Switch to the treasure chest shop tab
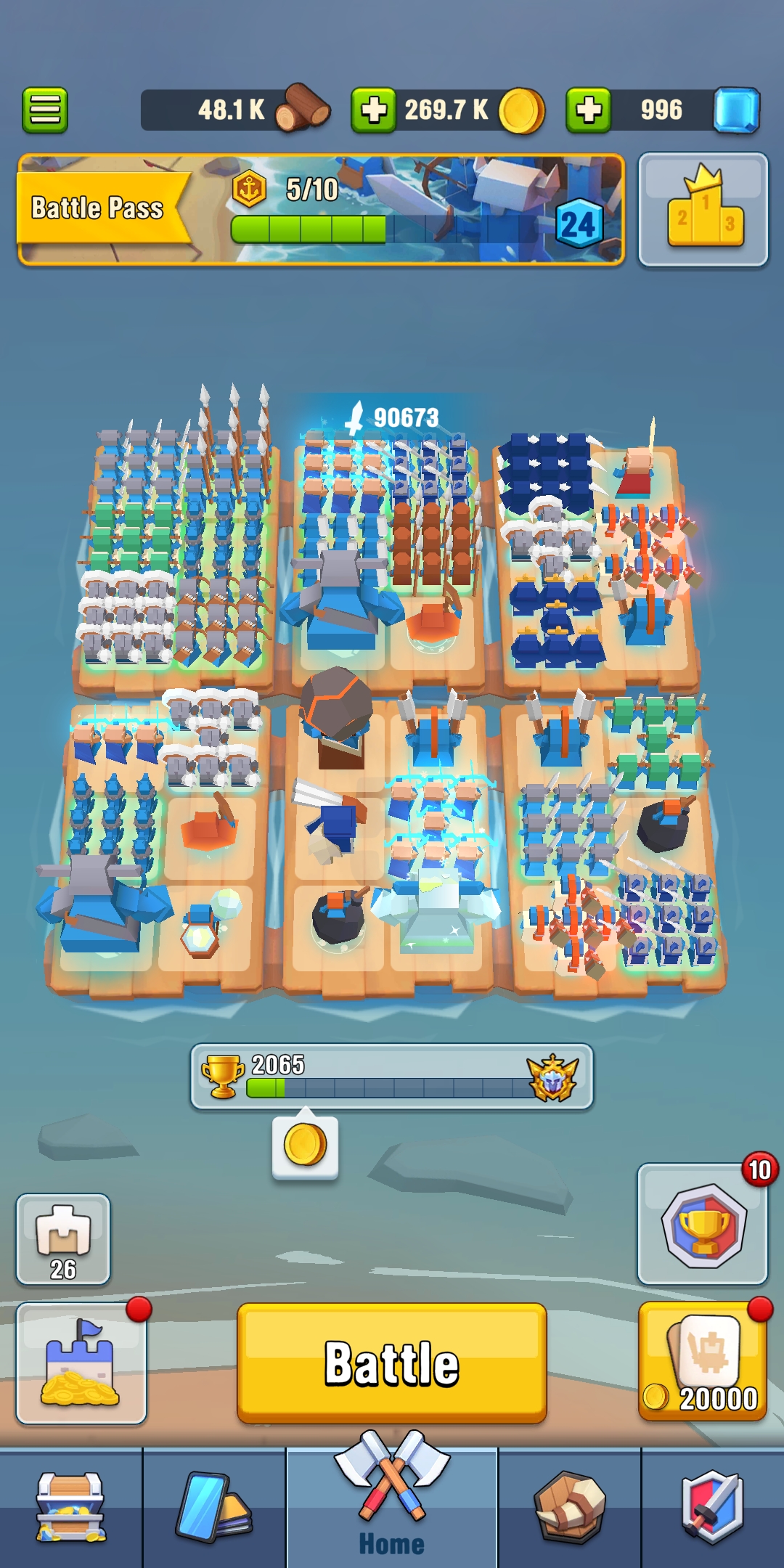The height and width of the screenshot is (1568, 784). [x=71, y=1507]
